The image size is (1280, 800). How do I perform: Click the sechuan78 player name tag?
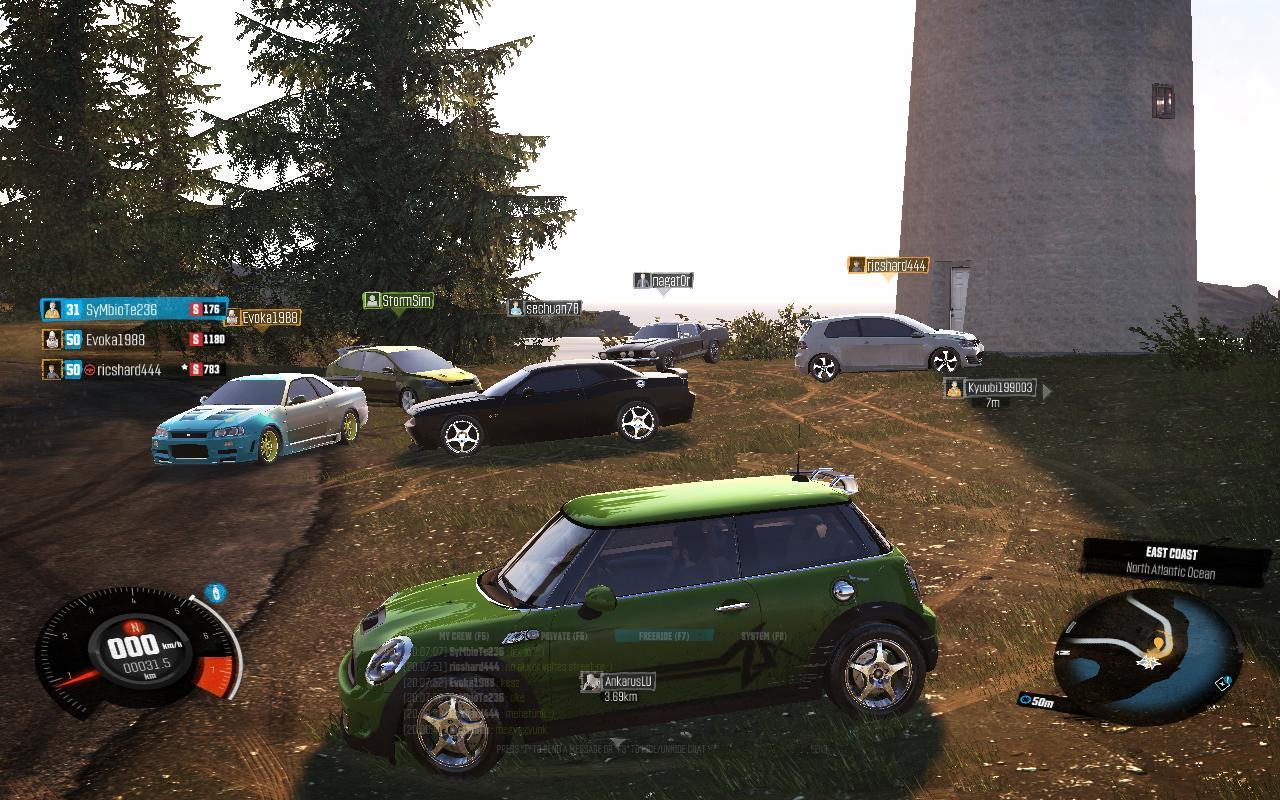tap(544, 309)
